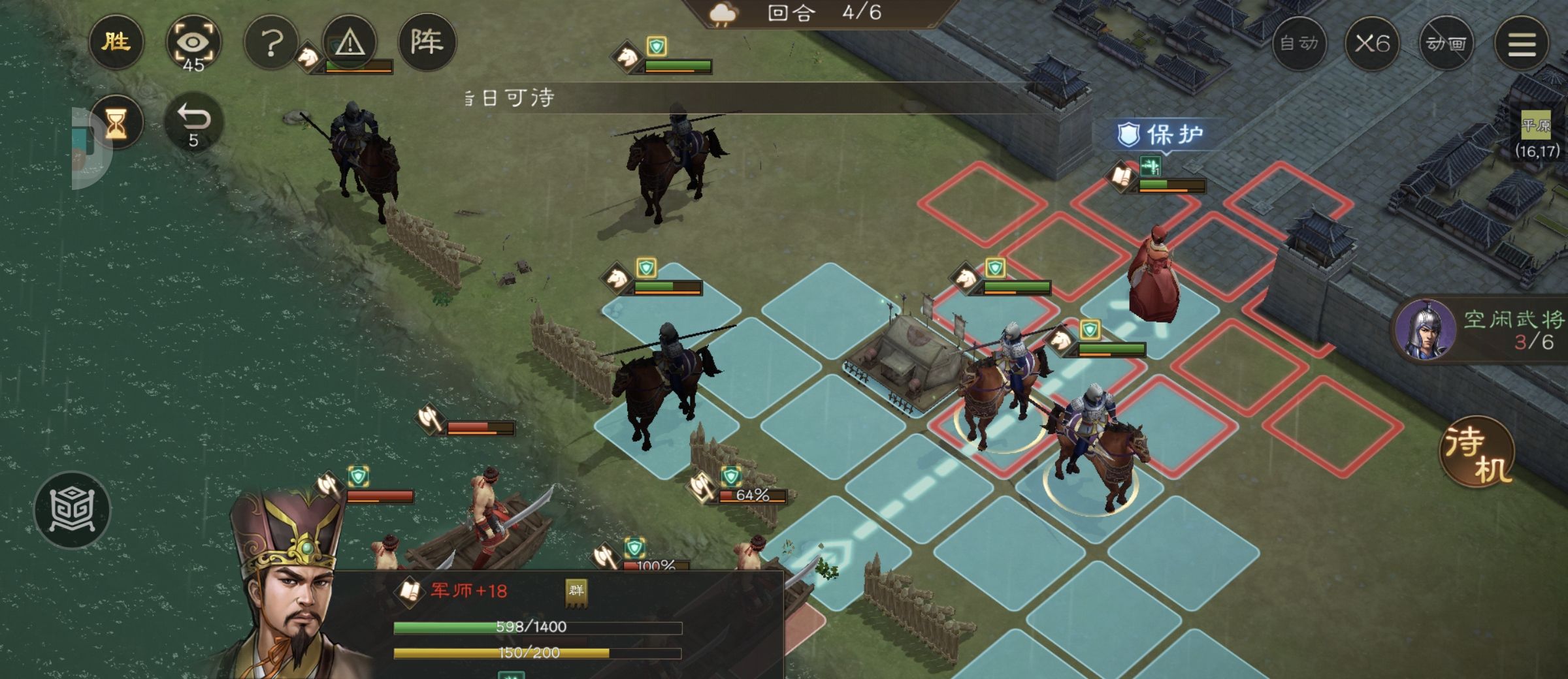Image resolution: width=1568 pixels, height=679 pixels.
Task: Toggle the eye view button showing 45
Action: tap(193, 44)
